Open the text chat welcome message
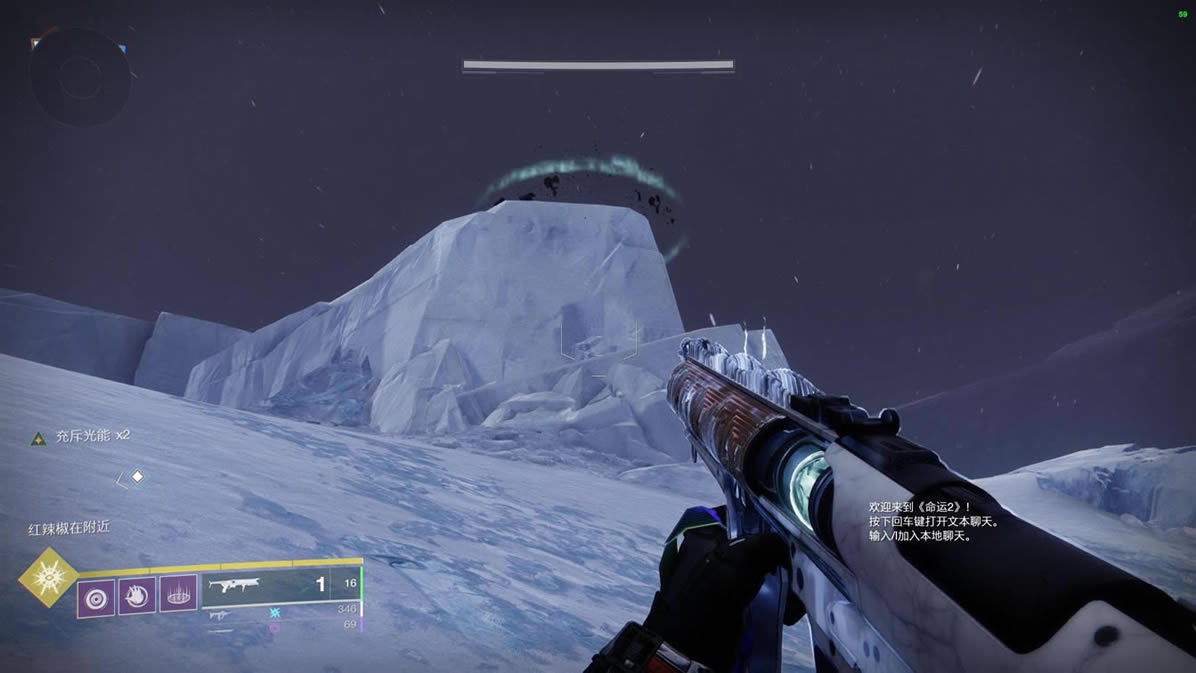This screenshot has height=673, width=1196. tap(934, 522)
